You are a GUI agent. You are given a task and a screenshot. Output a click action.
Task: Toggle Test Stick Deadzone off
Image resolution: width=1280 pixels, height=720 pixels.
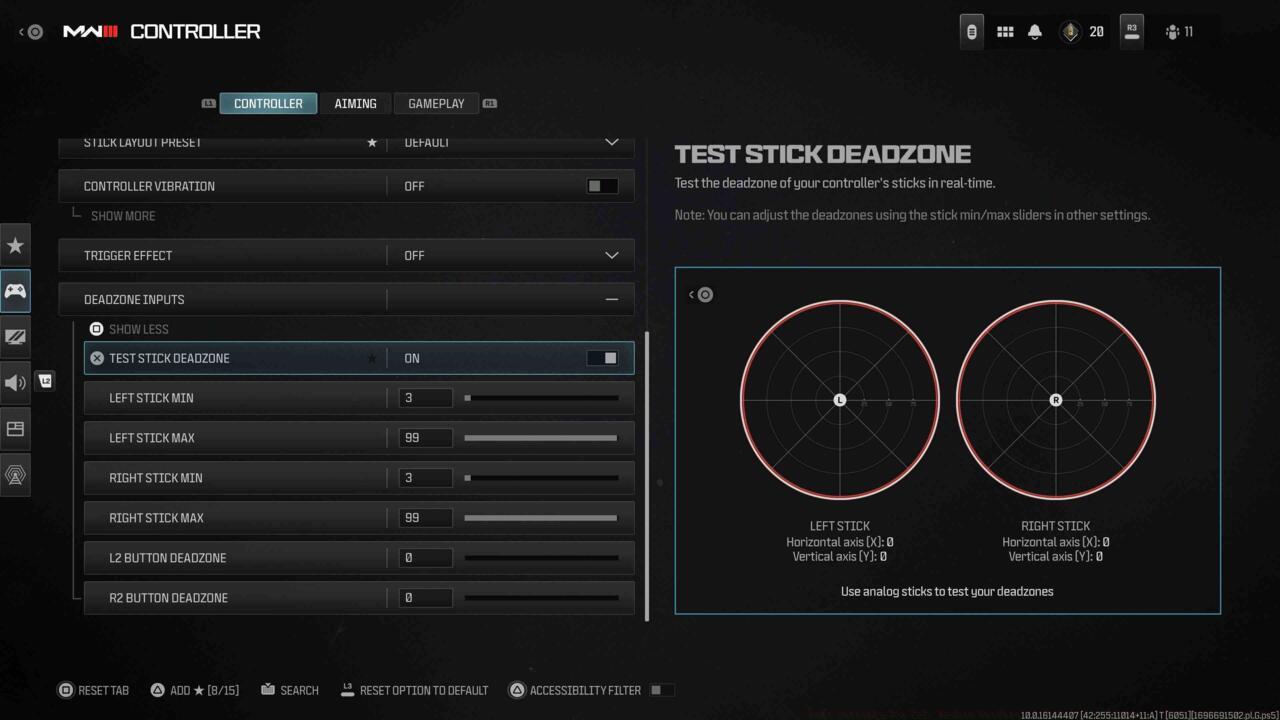[601, 357]
